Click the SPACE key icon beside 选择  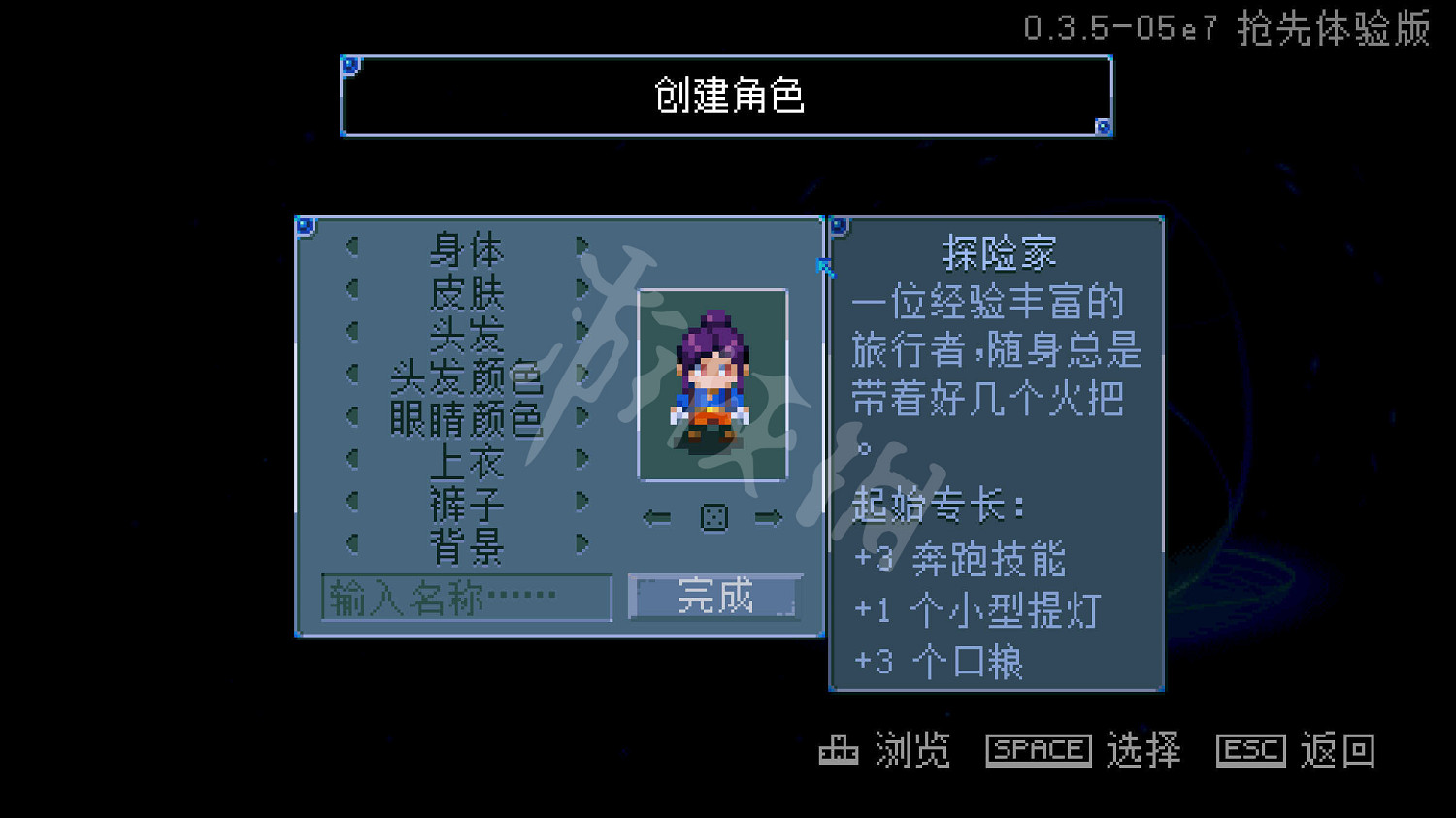1037,749
